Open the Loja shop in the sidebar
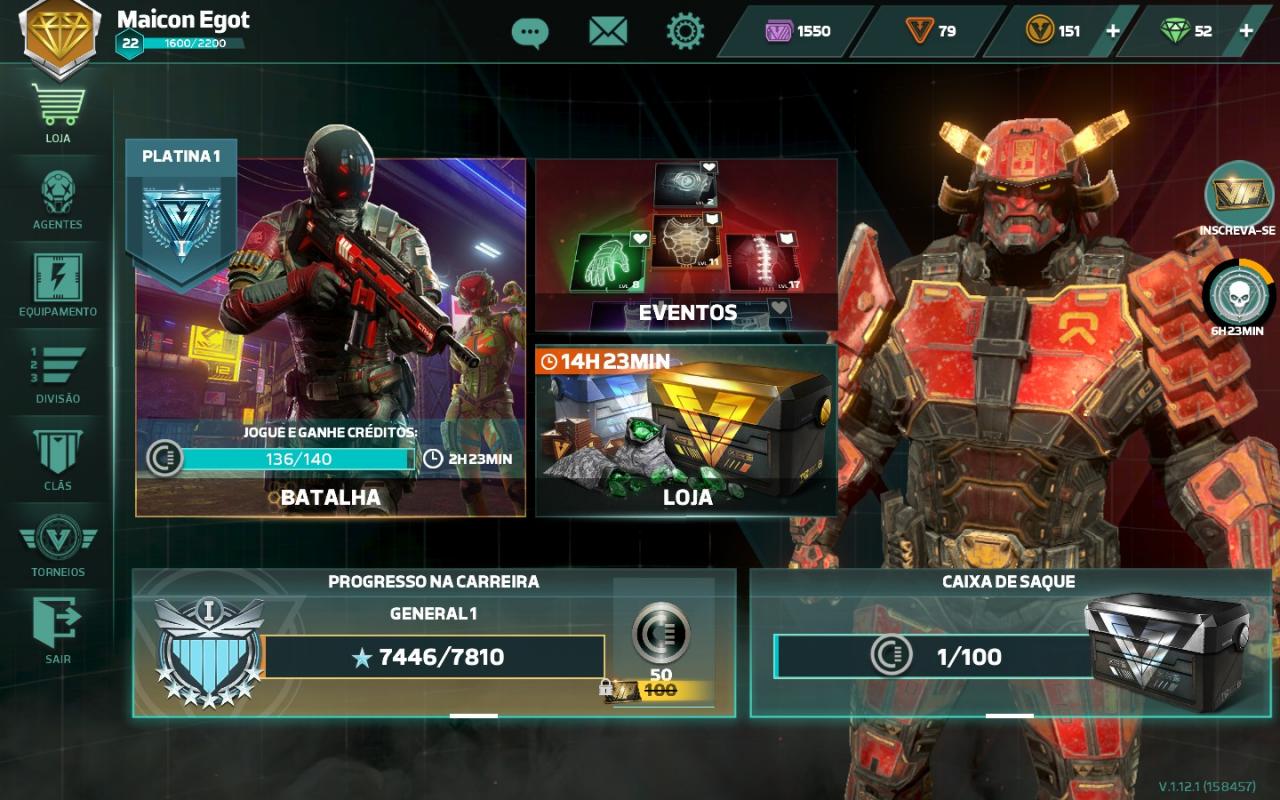This screenshot has width=1280, height=800. pos(58,111)
